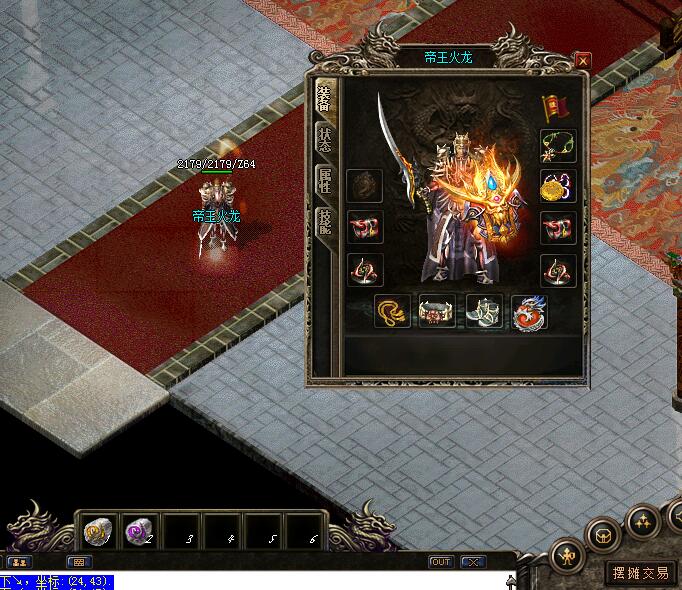
Task: Use the purple scroll in hotbar slot 2
Action: (x=137, y=531)
